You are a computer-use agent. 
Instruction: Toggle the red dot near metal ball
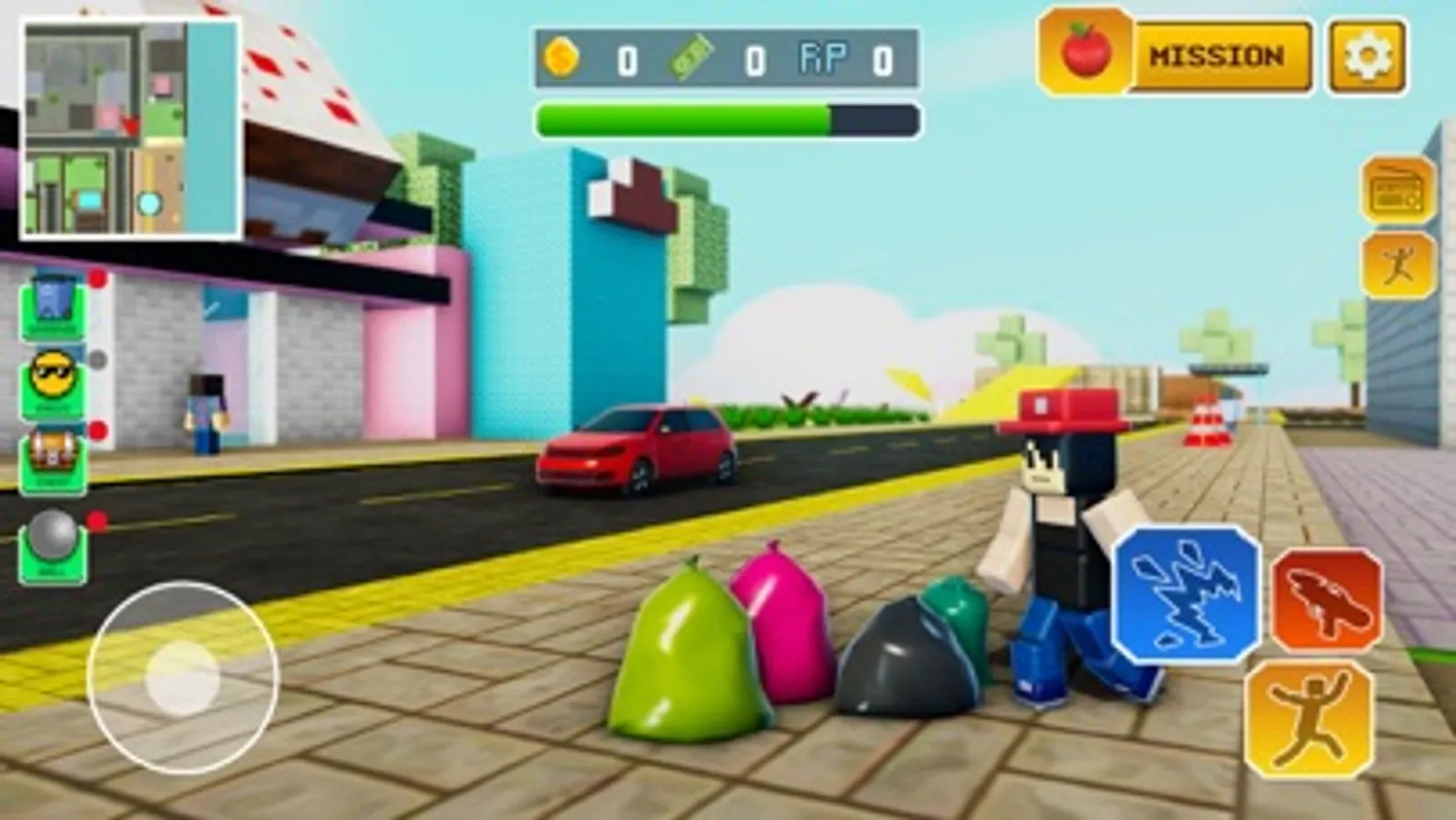[x=95, y=519]
